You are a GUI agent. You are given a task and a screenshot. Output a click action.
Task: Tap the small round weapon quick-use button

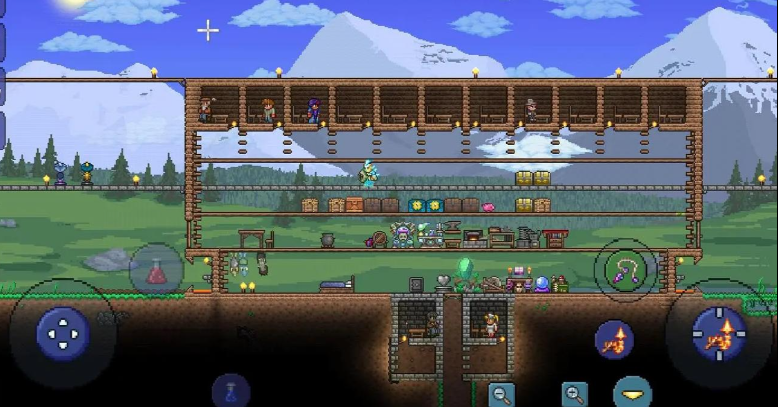point(614,340)
